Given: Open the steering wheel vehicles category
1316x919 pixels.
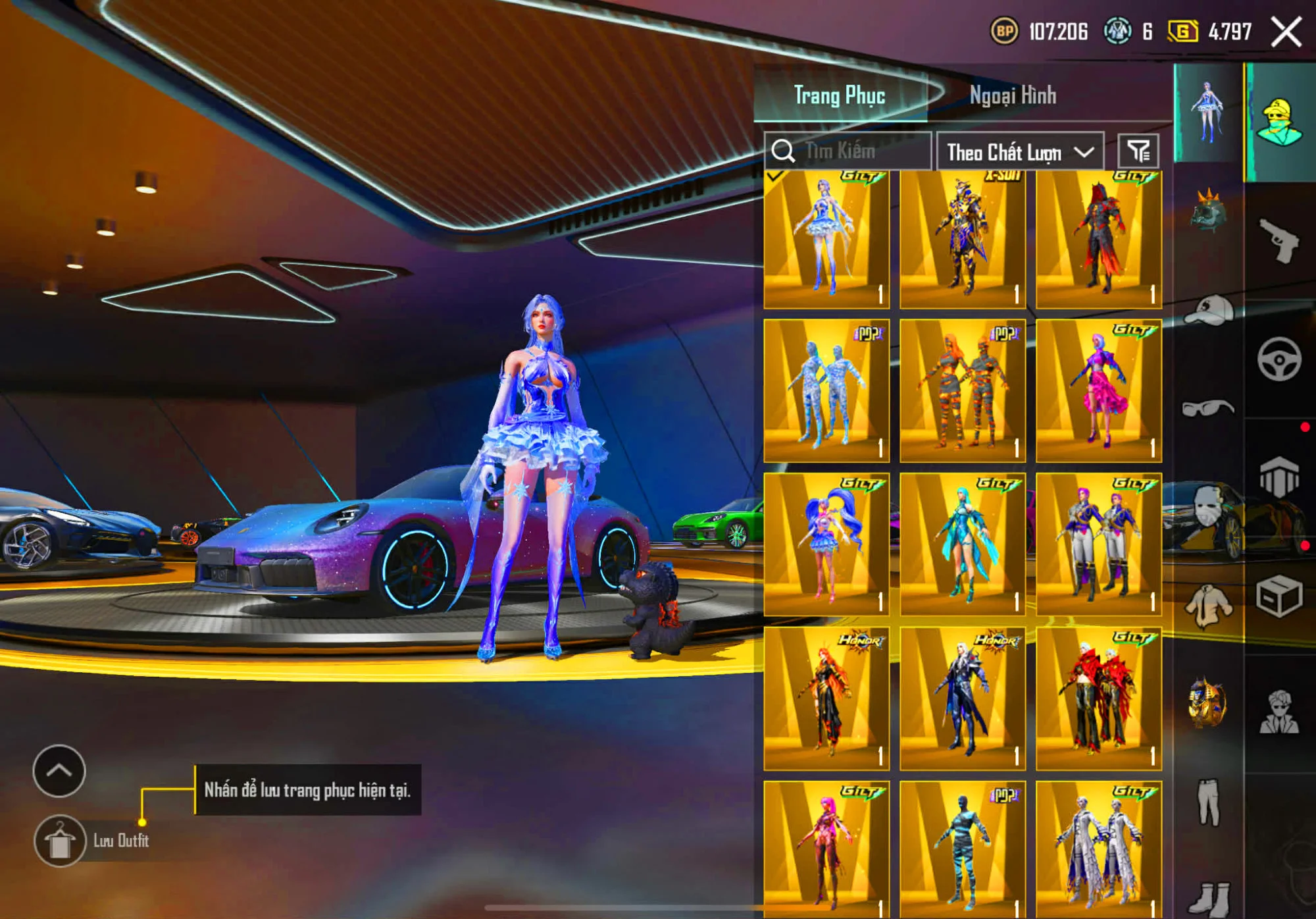Looking at the screenshot, I should click(x=1278, y=359).
